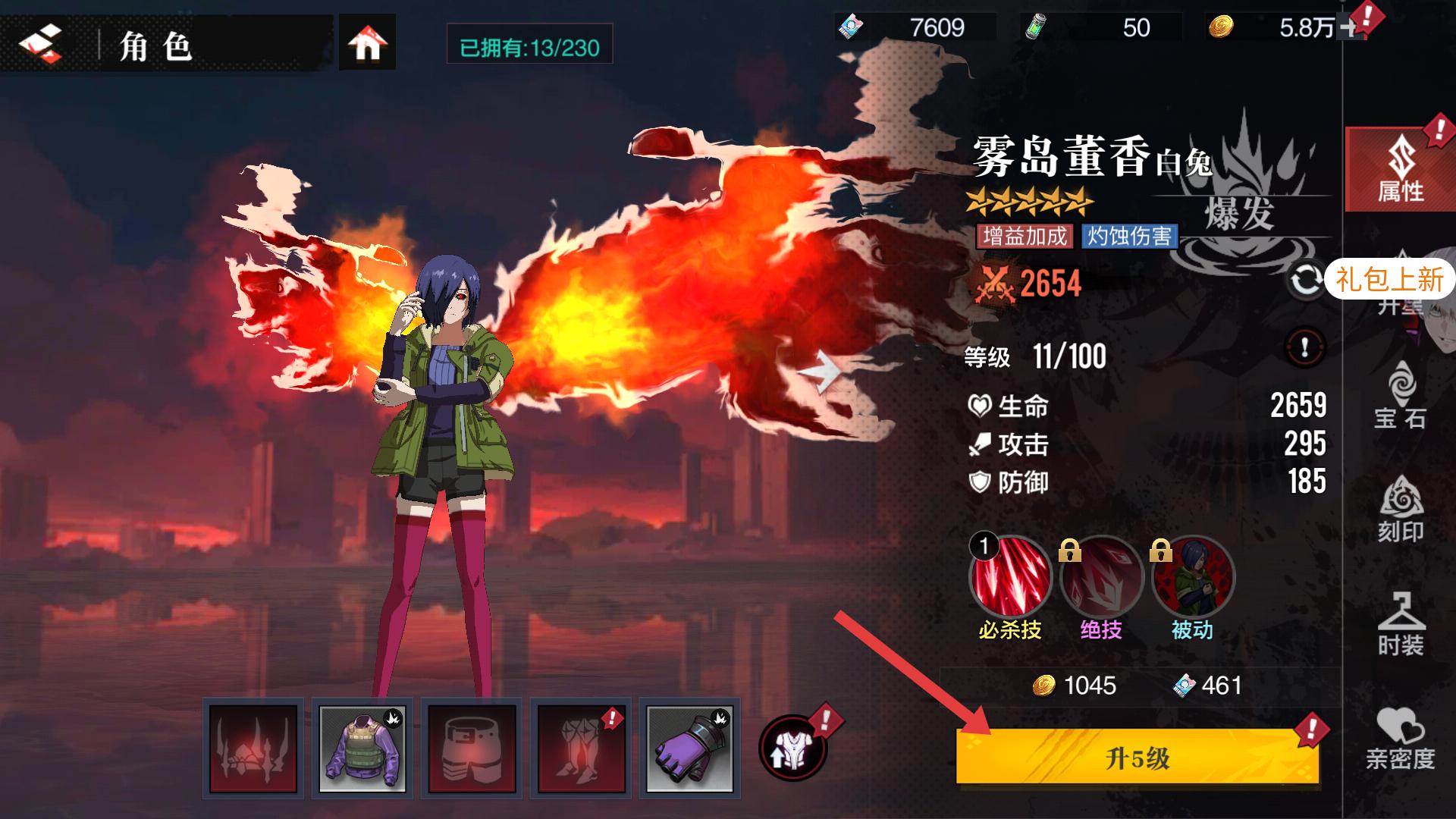Open the empty pants equipment slot
The width and height of the screenshot is (1456, 819).
(x=472, y=748)
